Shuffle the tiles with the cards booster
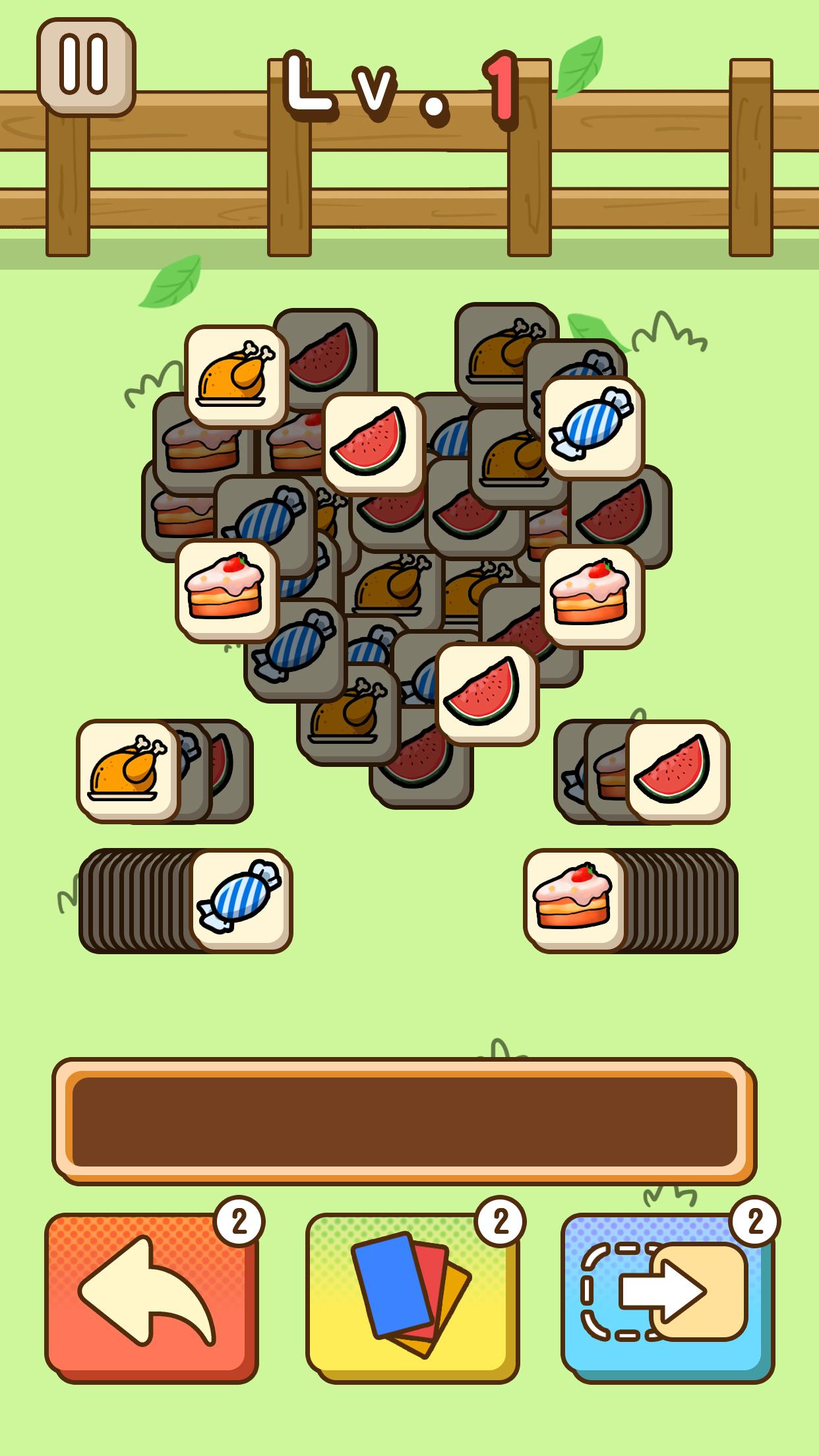The image size is (819, 1456). tap(411, 1295)
